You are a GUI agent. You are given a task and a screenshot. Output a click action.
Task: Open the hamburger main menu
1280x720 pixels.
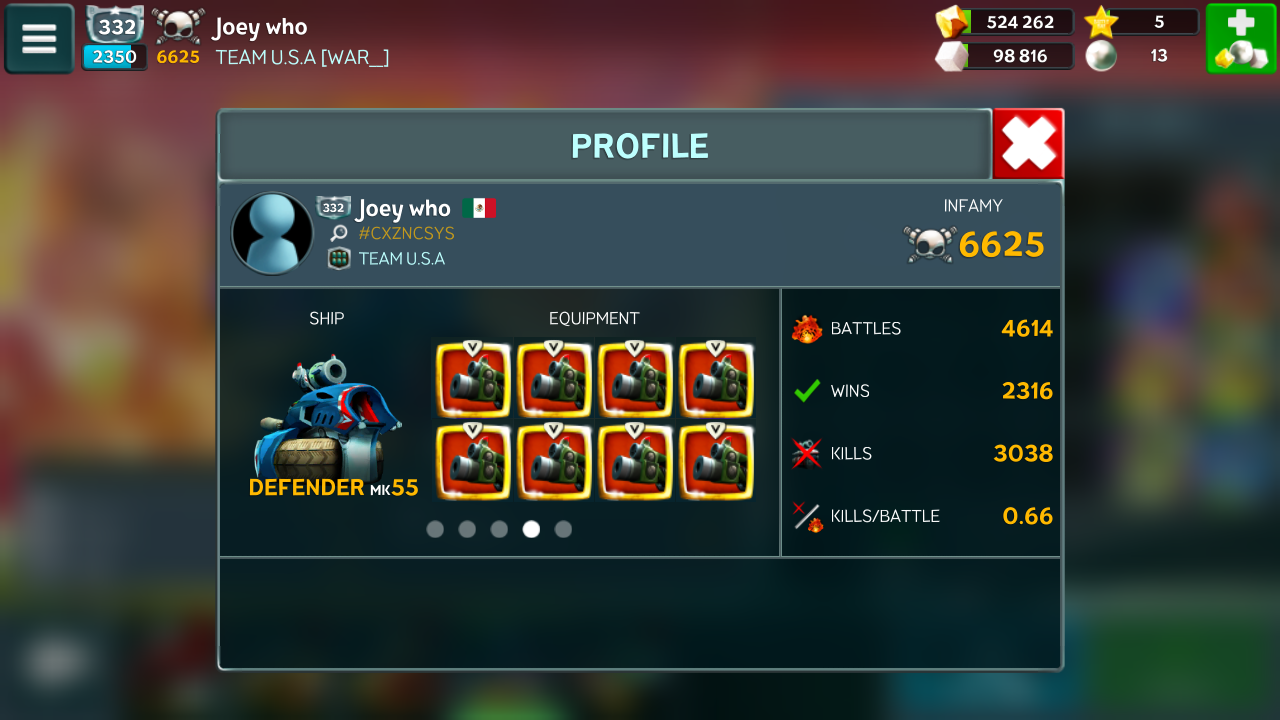(39, 39)
